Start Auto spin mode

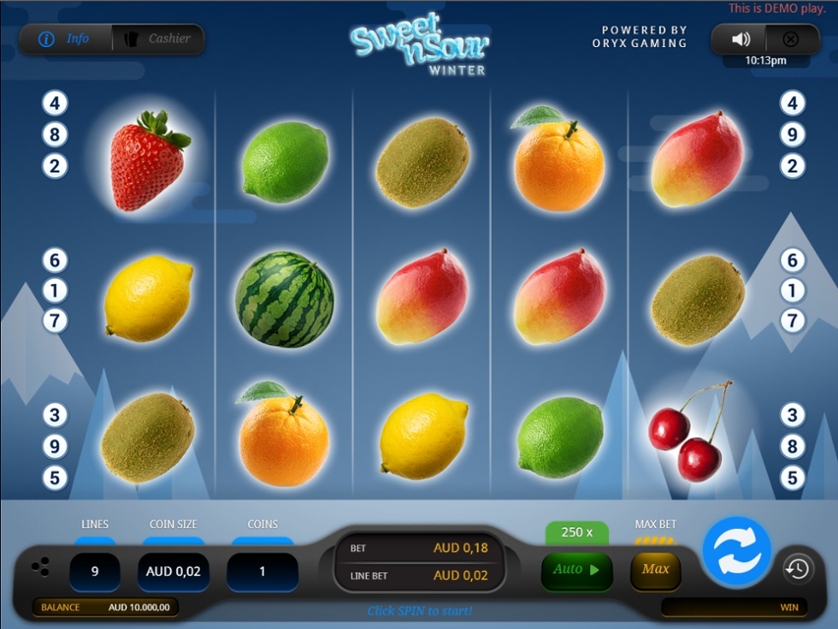click(576, 570)
